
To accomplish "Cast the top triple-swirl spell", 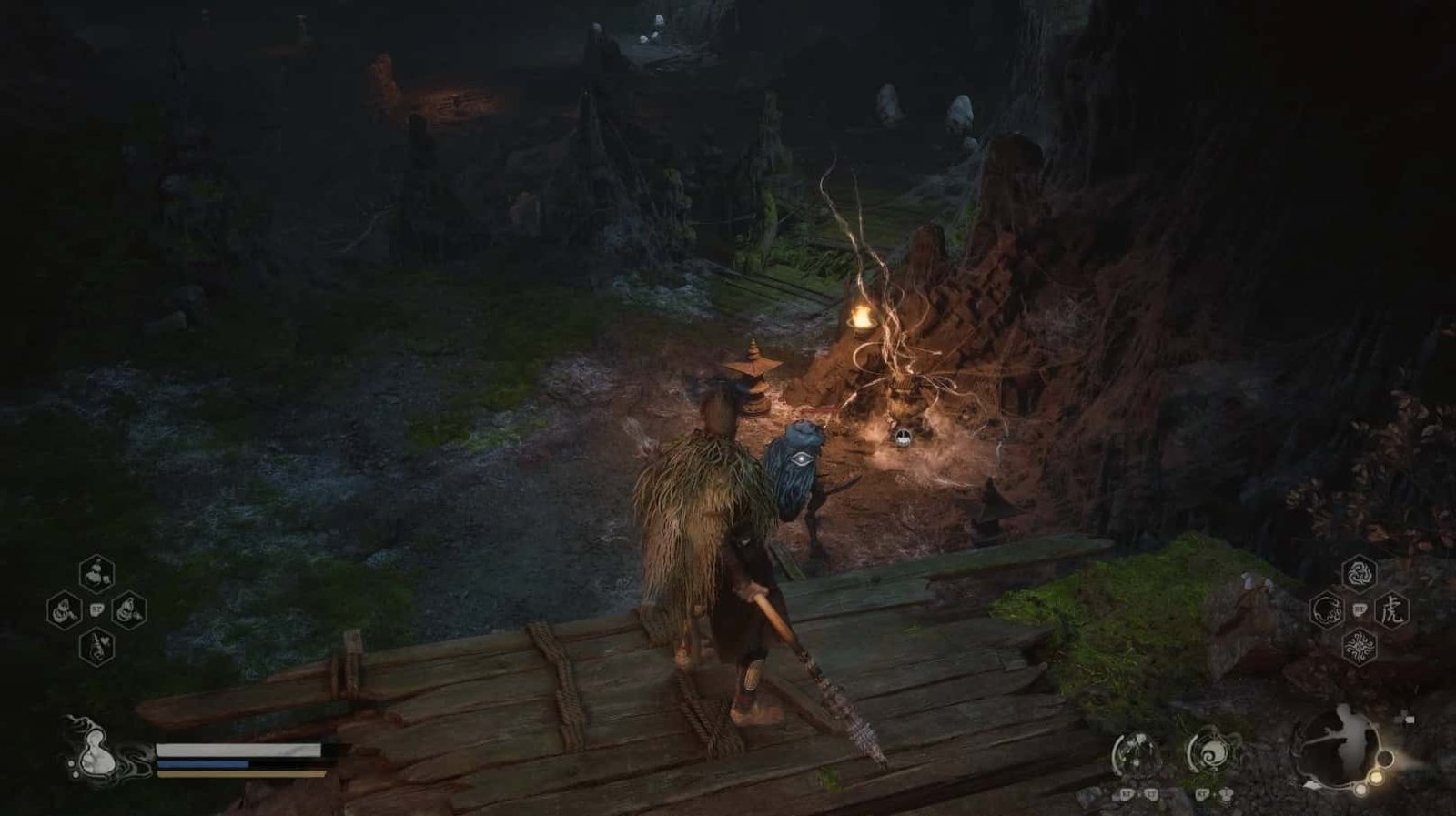I will [1360, 573].
